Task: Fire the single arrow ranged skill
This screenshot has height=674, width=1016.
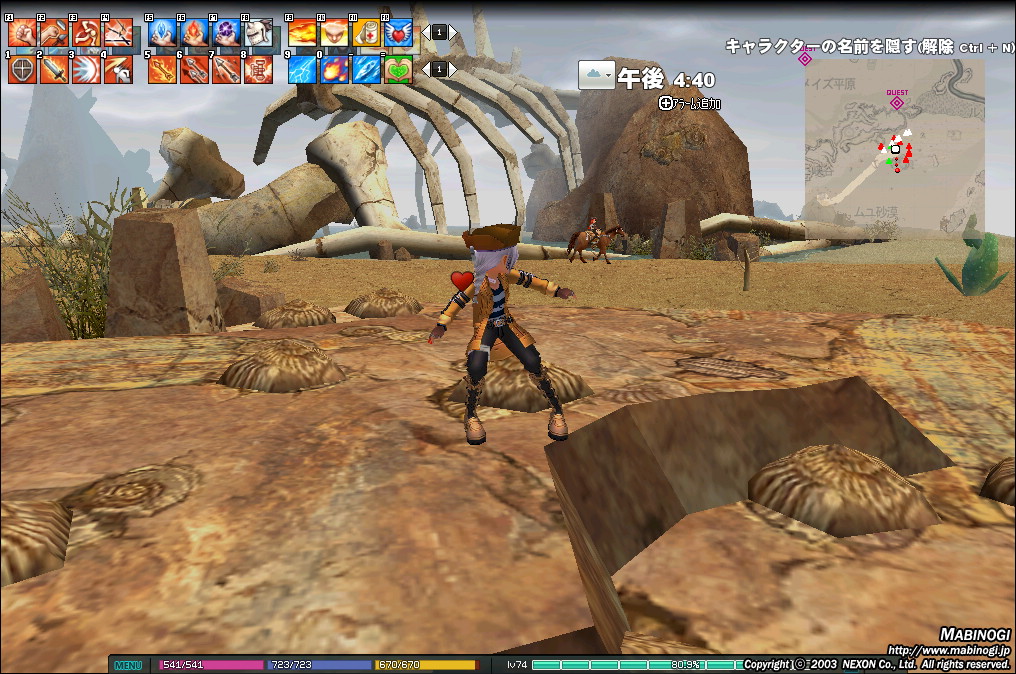Action: (x=162, y=69)
